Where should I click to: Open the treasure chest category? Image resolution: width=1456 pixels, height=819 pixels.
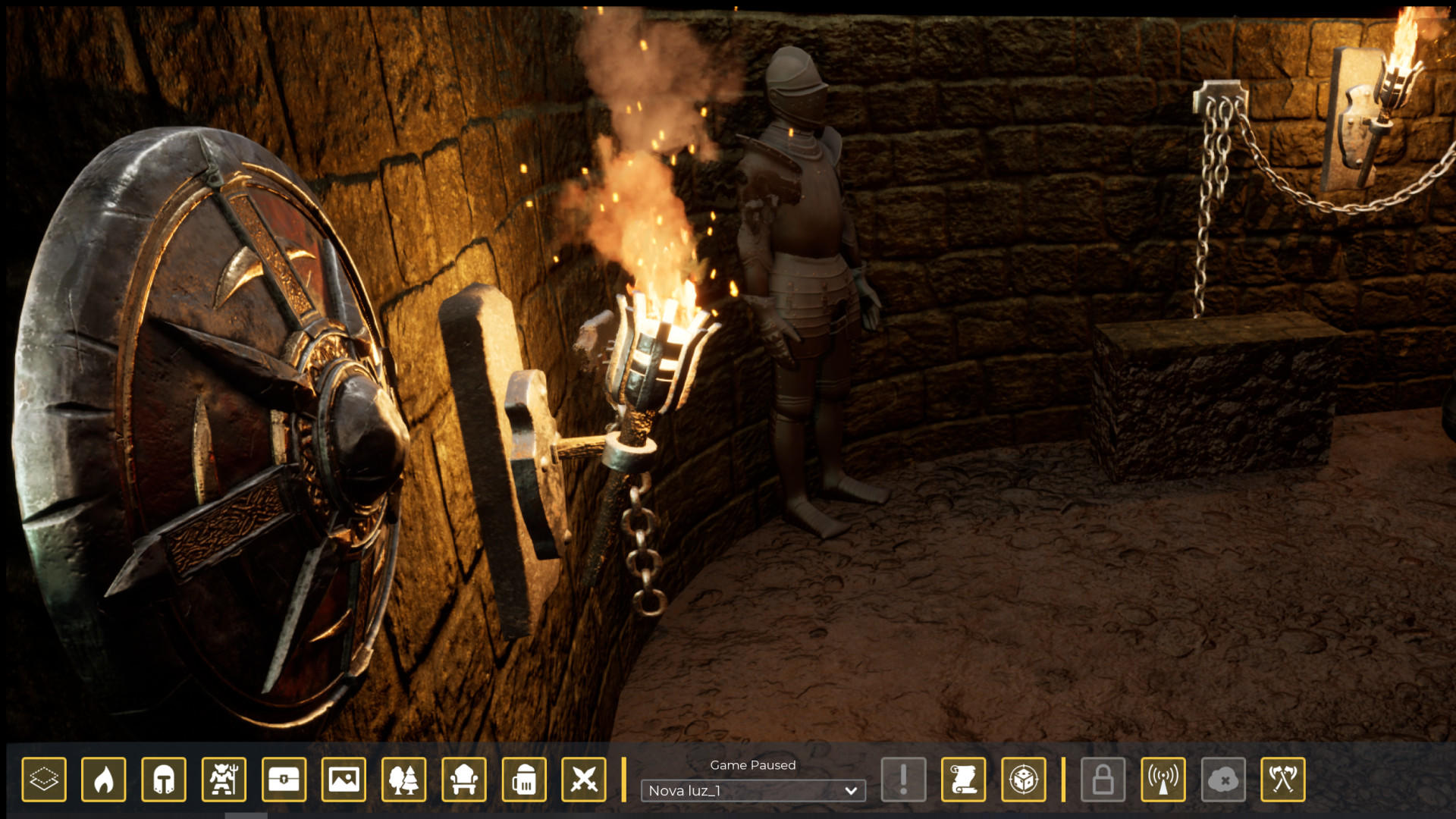click(x=284, y=779)
